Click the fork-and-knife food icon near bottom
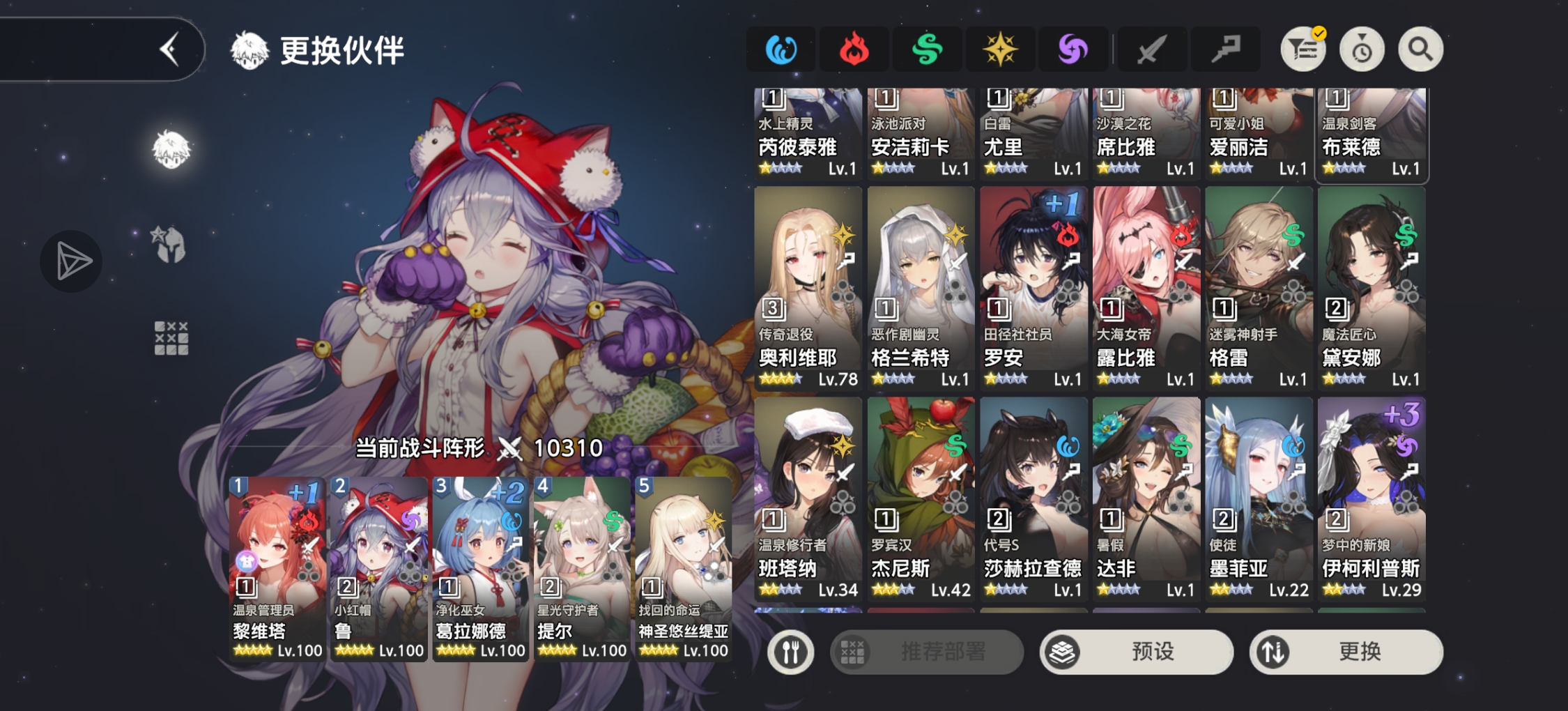The height and width of the screenshot is (711, 1568). [790, 652]
